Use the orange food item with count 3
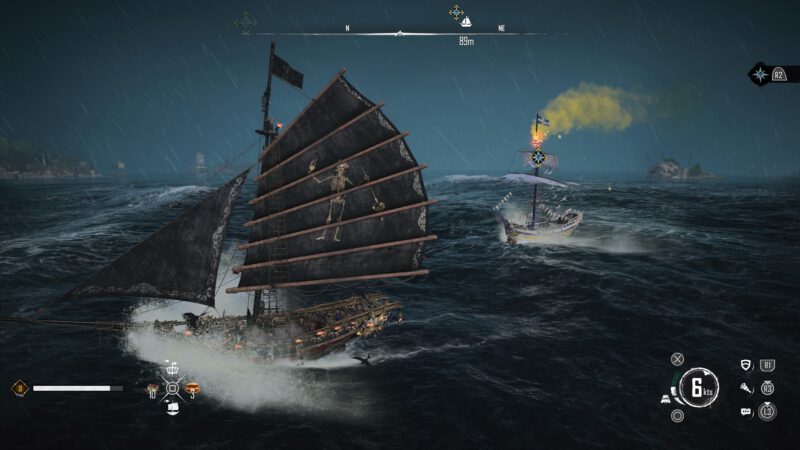The width and height of the screenshot is (800, 450). tap(191, 388)
